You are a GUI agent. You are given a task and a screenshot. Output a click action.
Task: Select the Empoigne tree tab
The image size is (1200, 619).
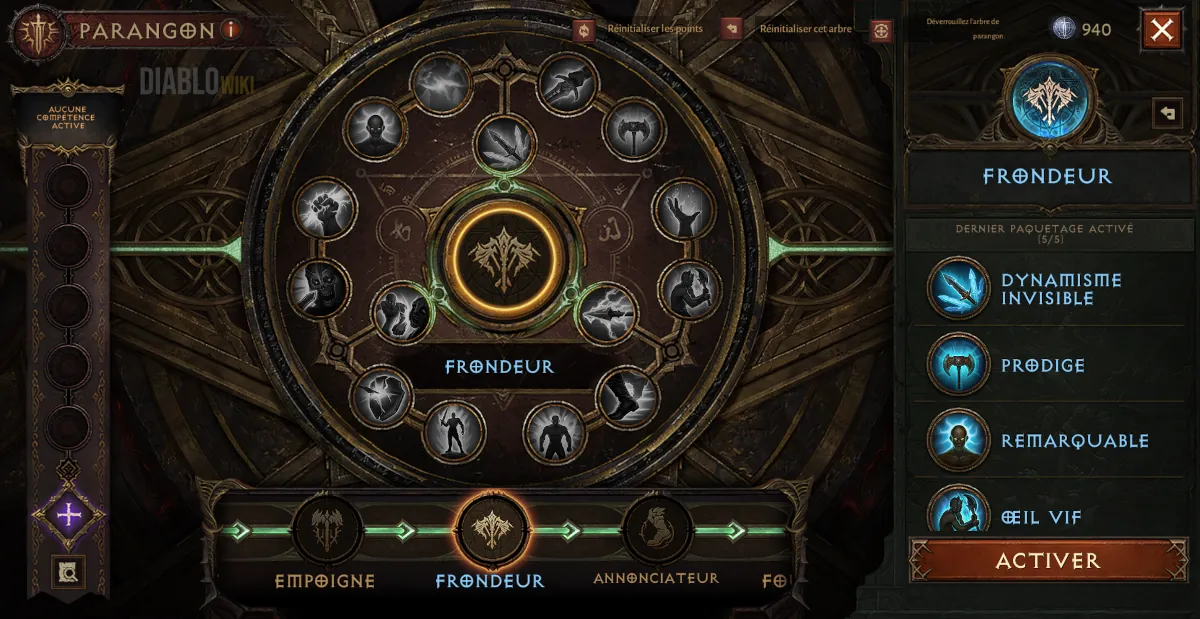tap(326, 530)
